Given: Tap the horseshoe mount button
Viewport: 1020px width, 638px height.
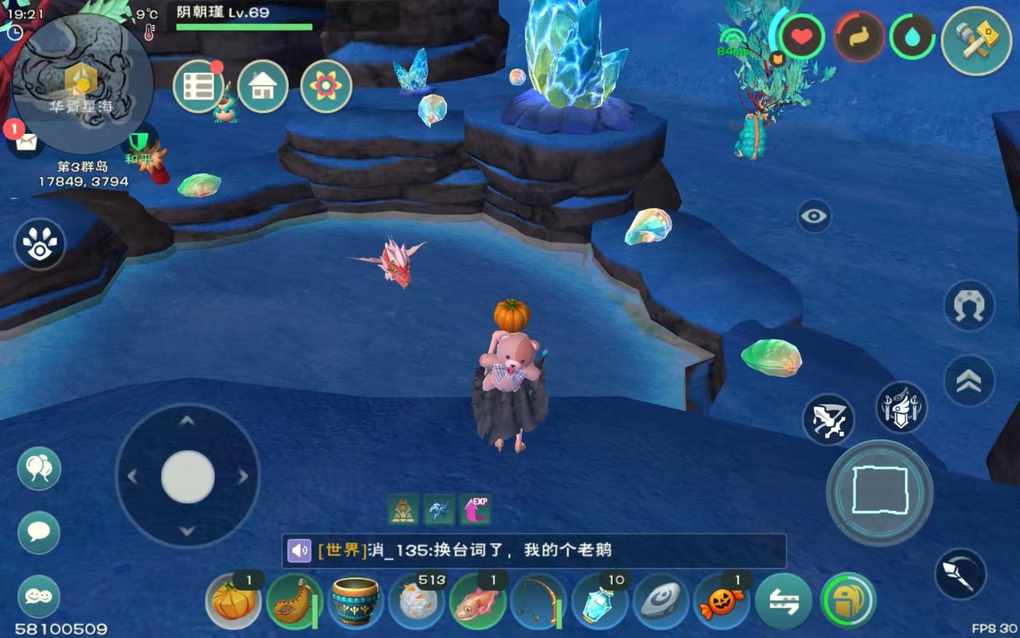Looking at the screenshot, I should pos(969,306).
